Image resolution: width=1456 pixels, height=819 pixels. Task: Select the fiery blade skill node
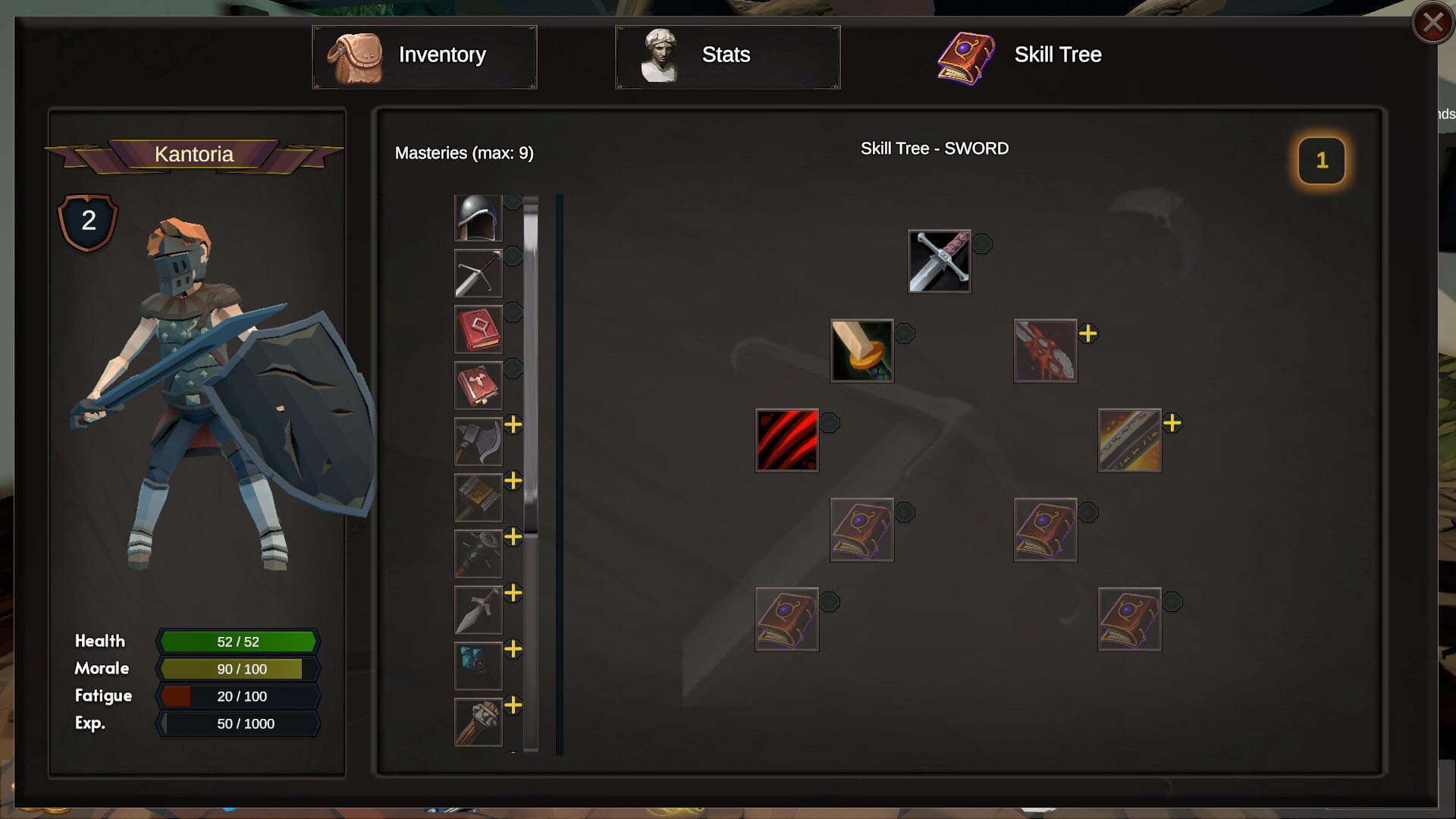[1129, 440]
